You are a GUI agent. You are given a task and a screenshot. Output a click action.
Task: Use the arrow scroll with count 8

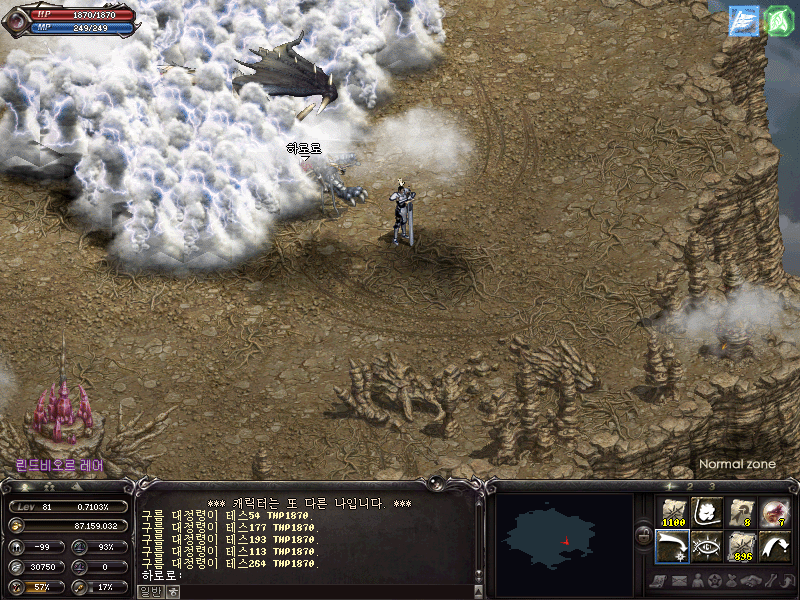click(740, 513)
